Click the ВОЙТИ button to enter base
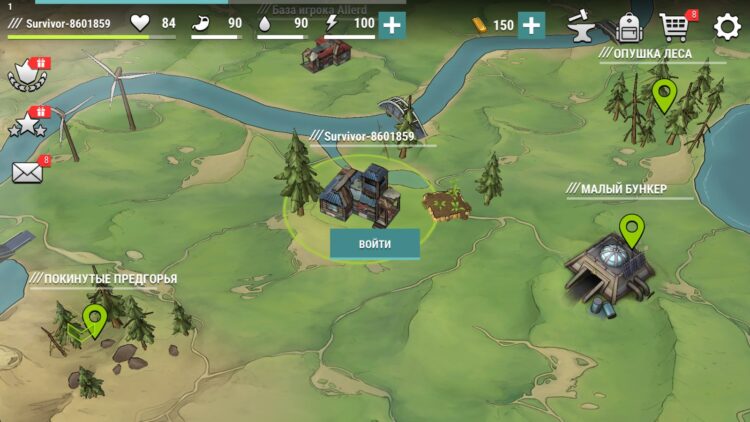Viewport: 750px width, 422px height. (x=375, y=244)
